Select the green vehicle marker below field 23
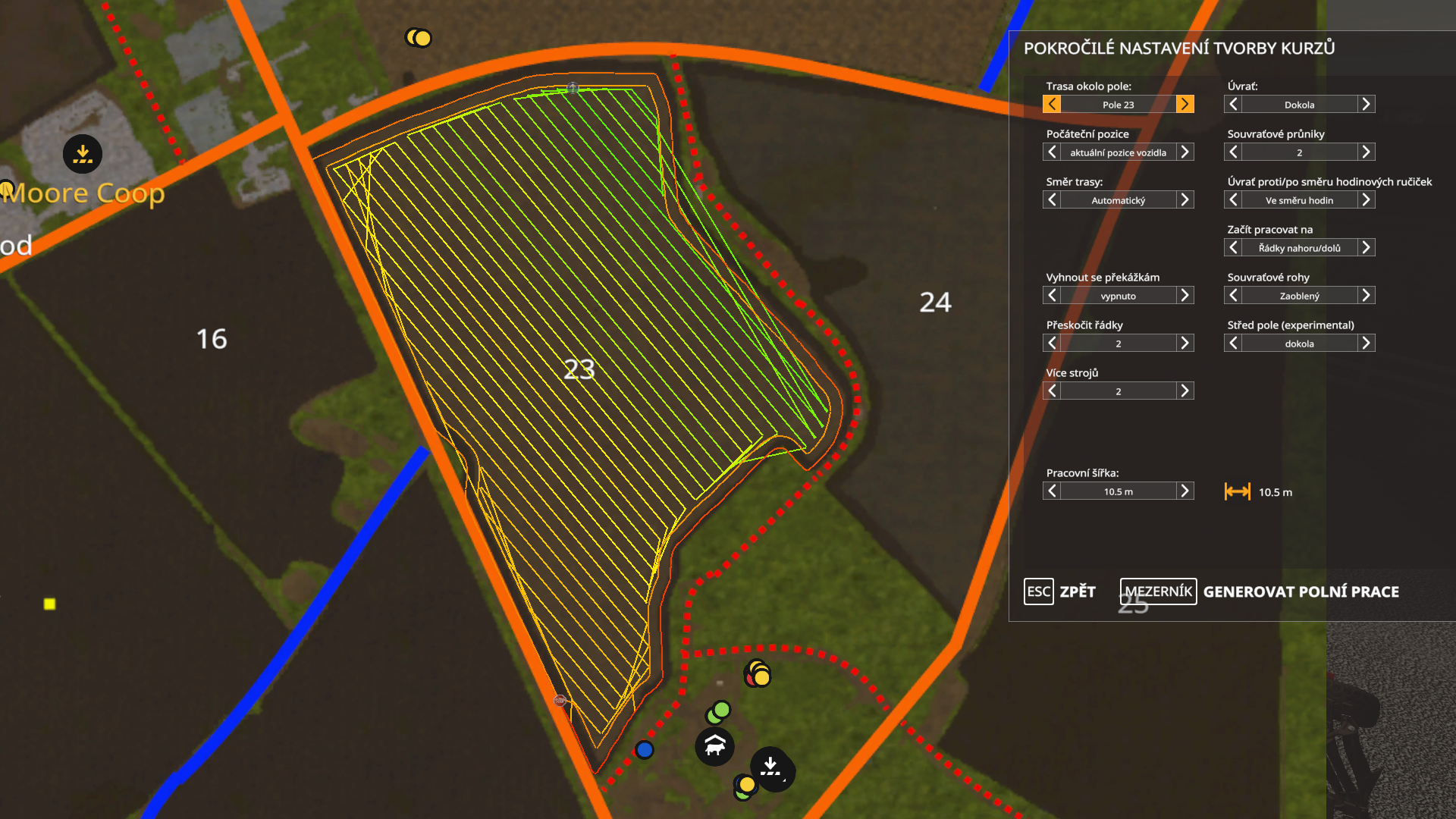 click(718, 712)
